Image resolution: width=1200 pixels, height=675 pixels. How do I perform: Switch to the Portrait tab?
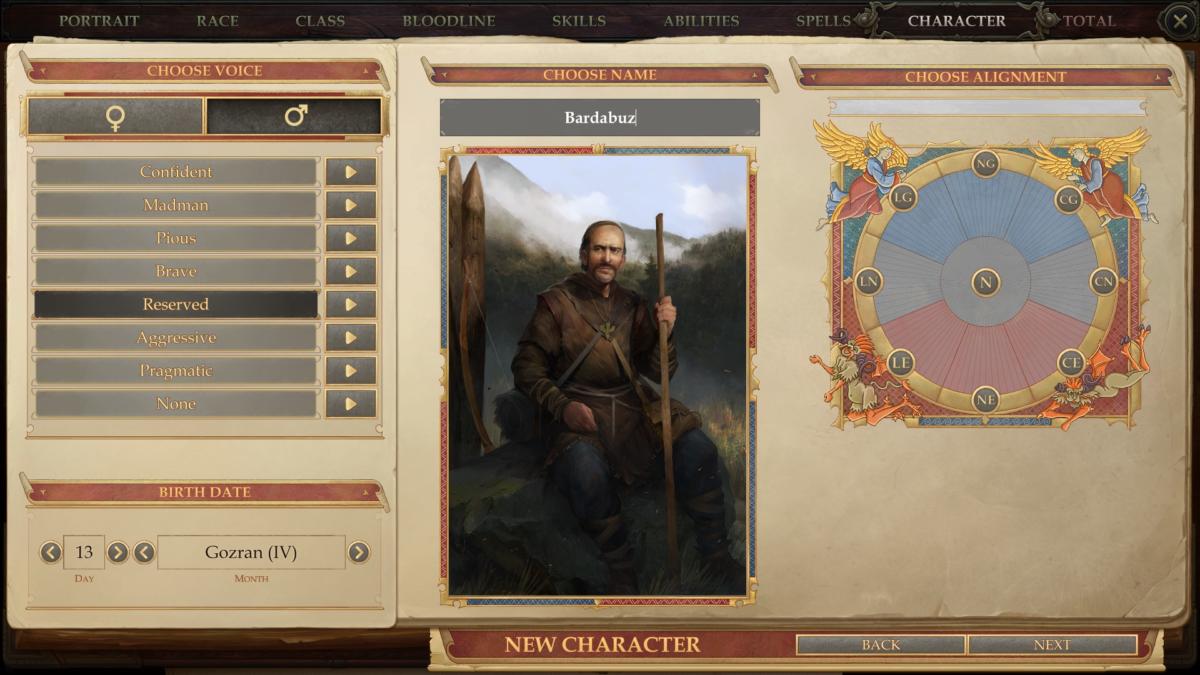(x=97, y=20)
